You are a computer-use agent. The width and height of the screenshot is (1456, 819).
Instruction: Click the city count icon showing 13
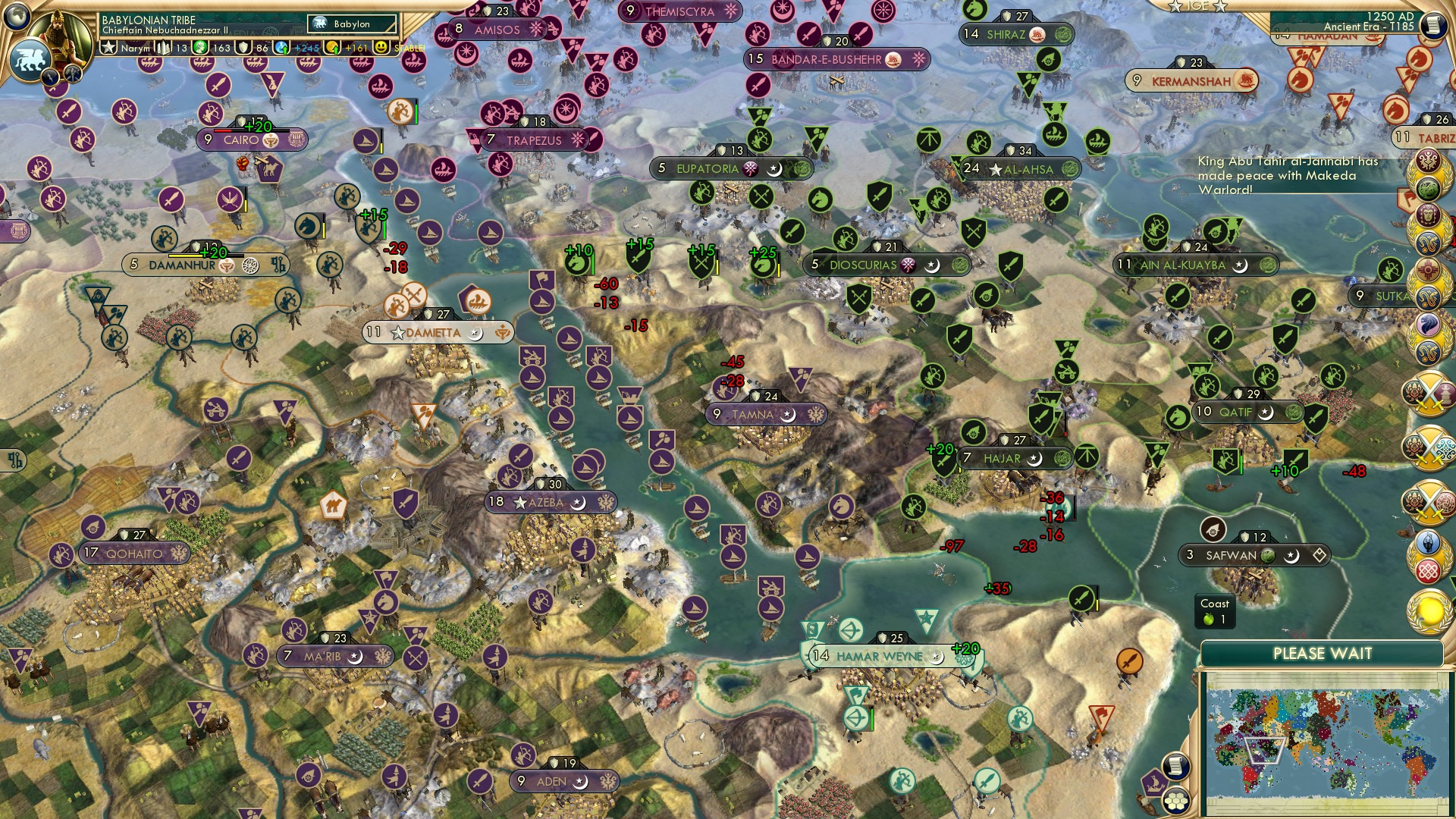(162, 48)
